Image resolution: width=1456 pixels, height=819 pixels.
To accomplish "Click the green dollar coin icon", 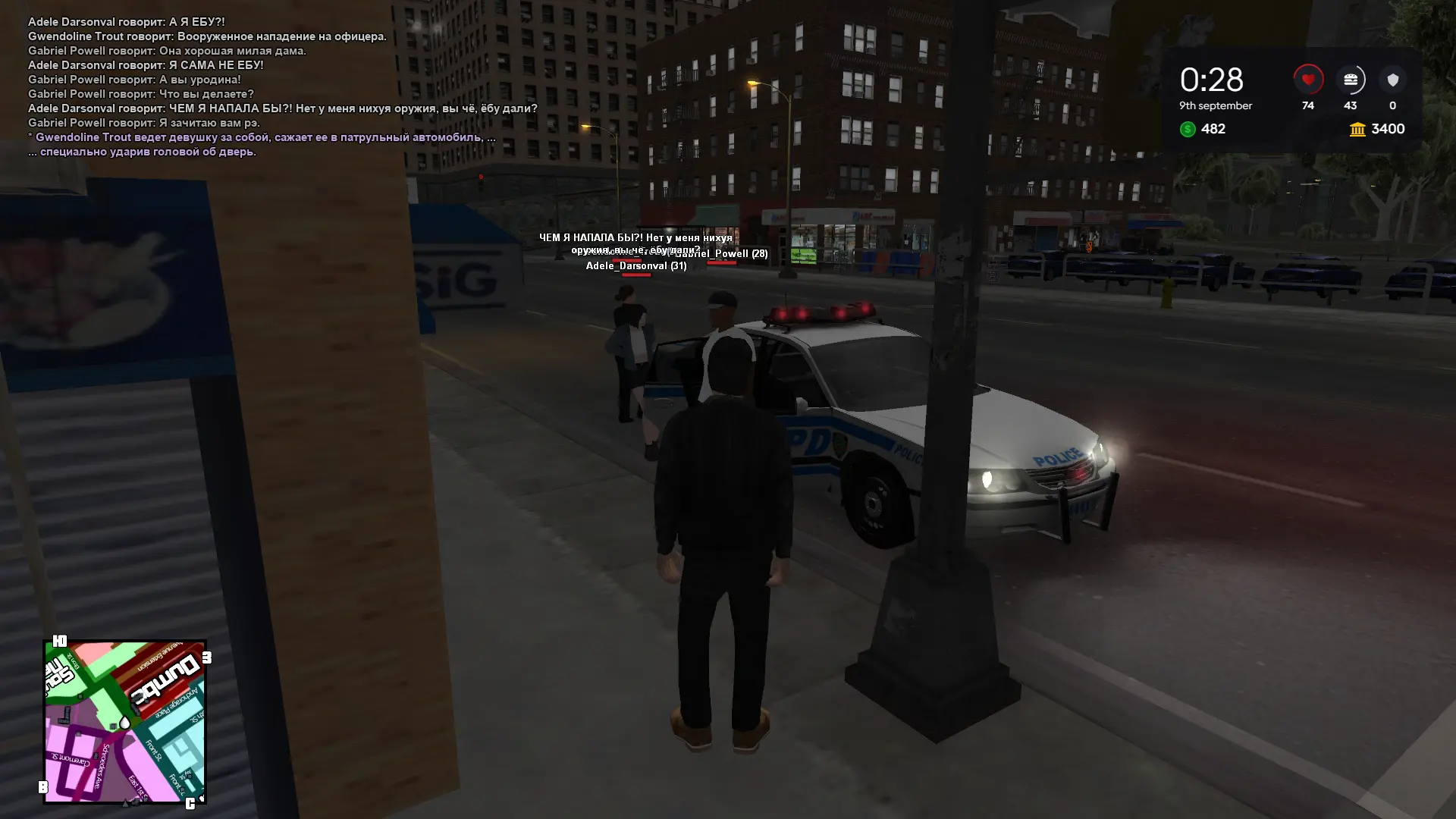I will 1186,129.
